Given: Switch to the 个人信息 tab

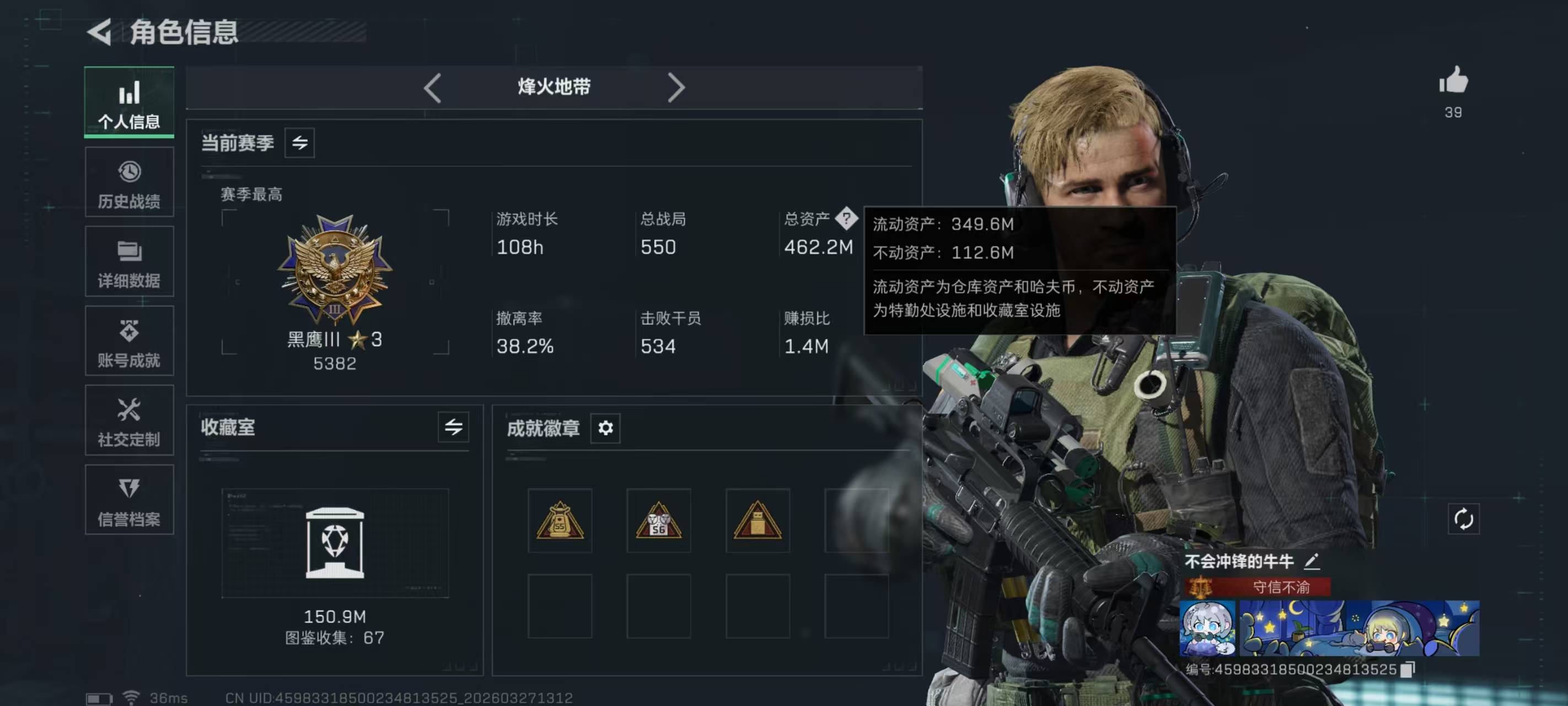Looking at the screenshot, I should 129,101.
